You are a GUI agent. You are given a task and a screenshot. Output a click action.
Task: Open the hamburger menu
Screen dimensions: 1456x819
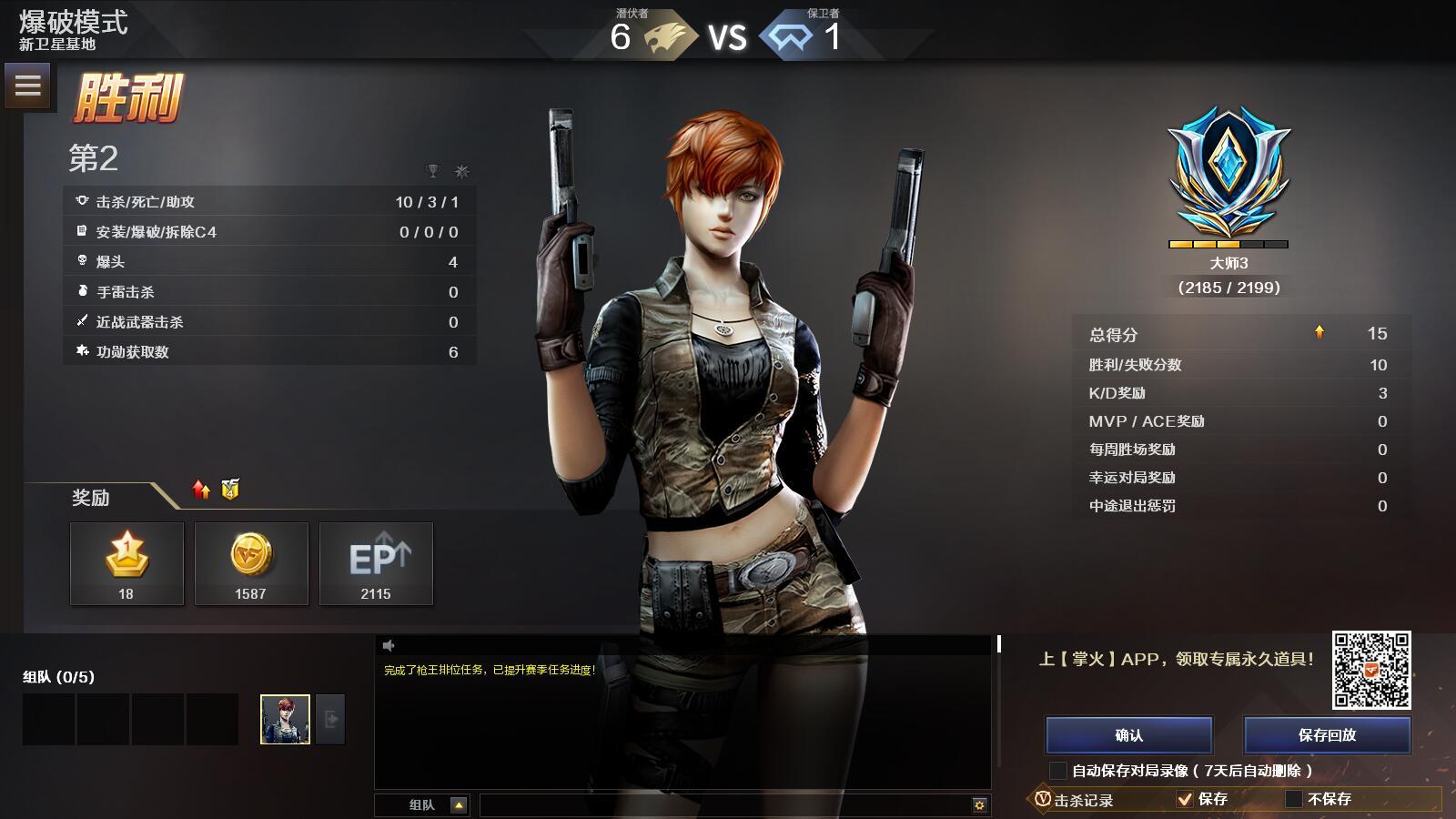coord(27,86)
